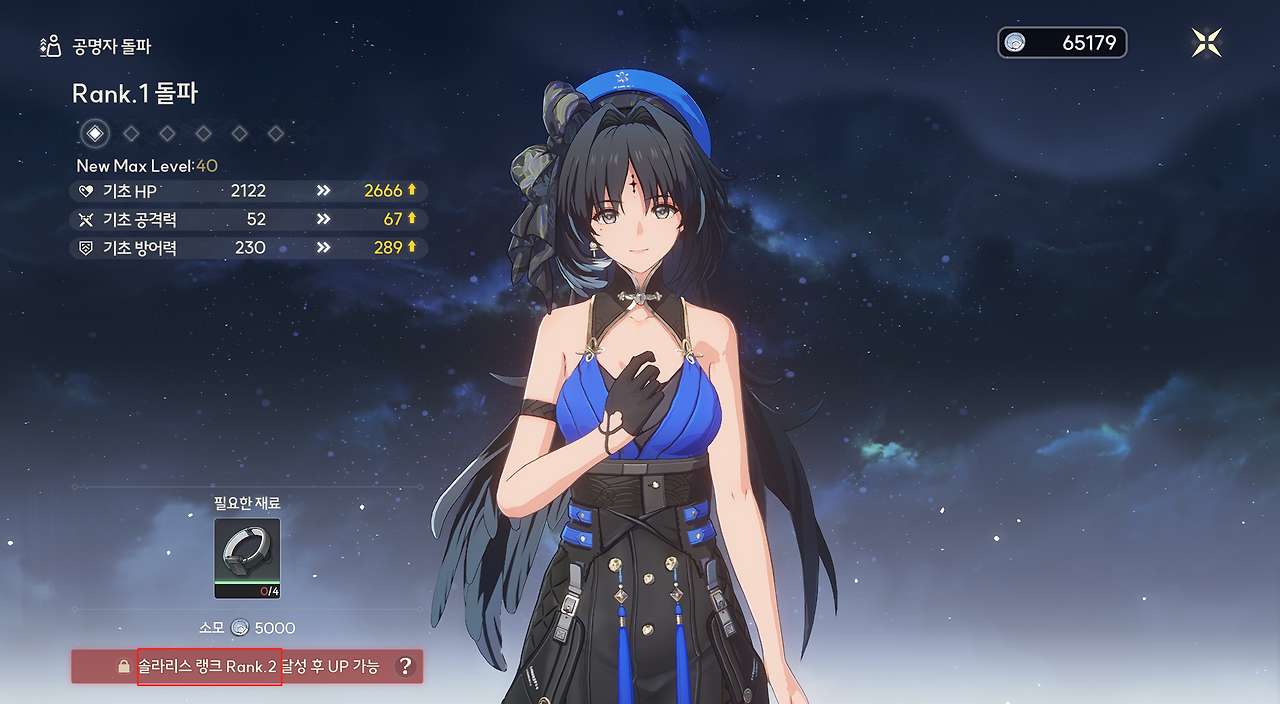Select the required bracelet material slot

pyautogui.click(x=247, y=558)
